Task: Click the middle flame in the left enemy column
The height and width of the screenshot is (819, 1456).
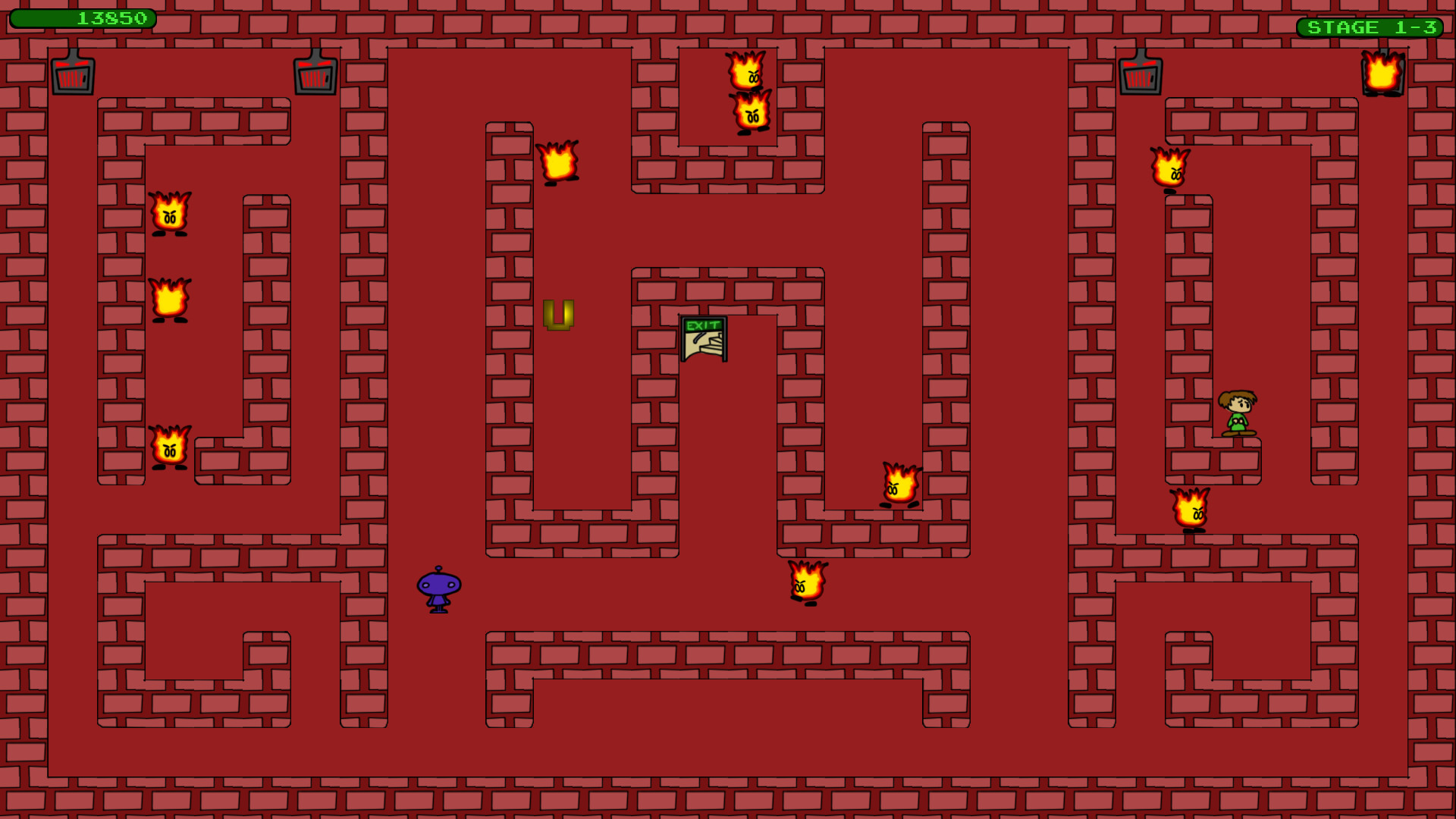Action: coord(168,300)
